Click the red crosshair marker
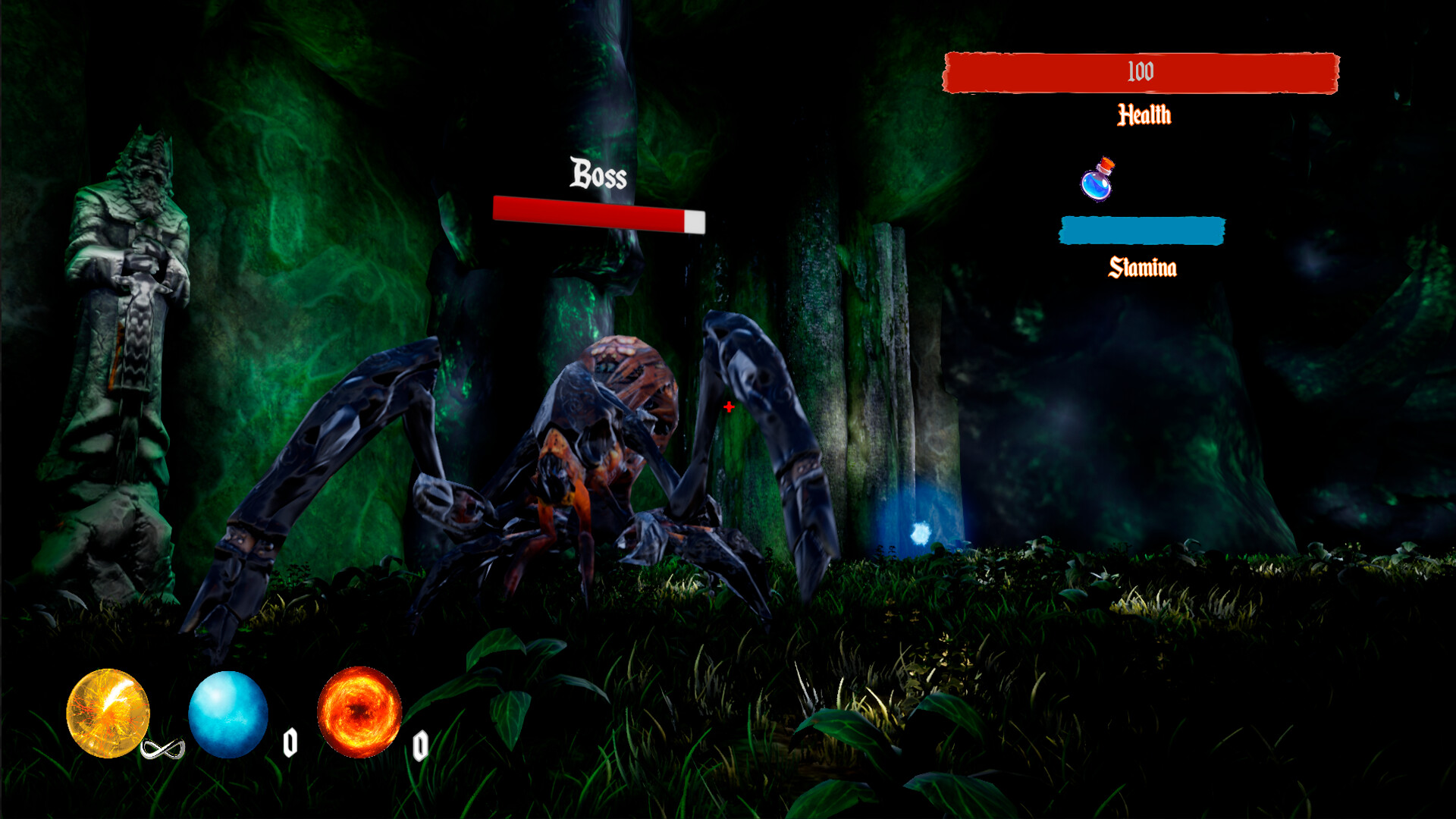 [728, 407]
